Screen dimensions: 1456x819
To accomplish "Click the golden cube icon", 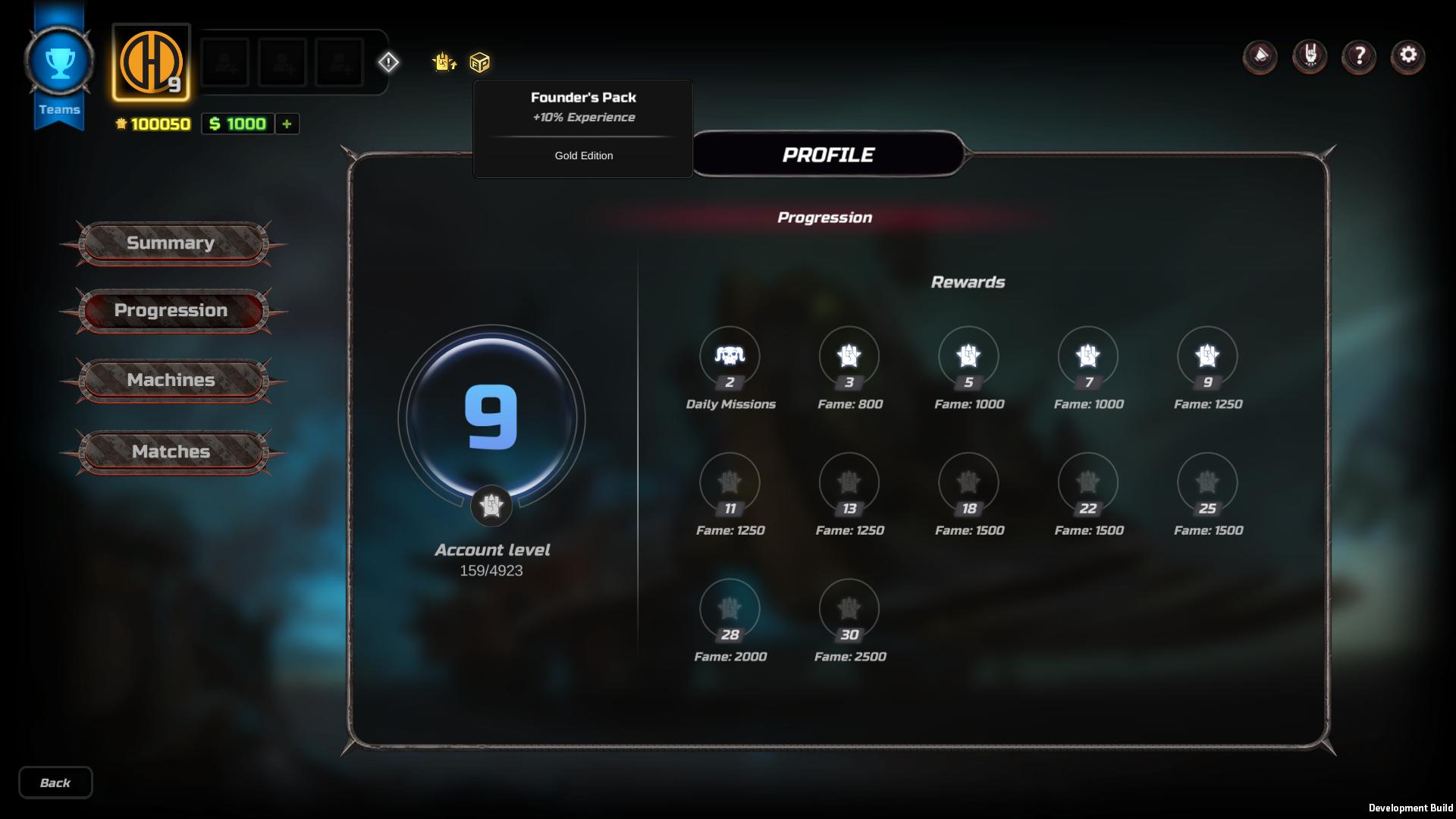I will (480, 62).
